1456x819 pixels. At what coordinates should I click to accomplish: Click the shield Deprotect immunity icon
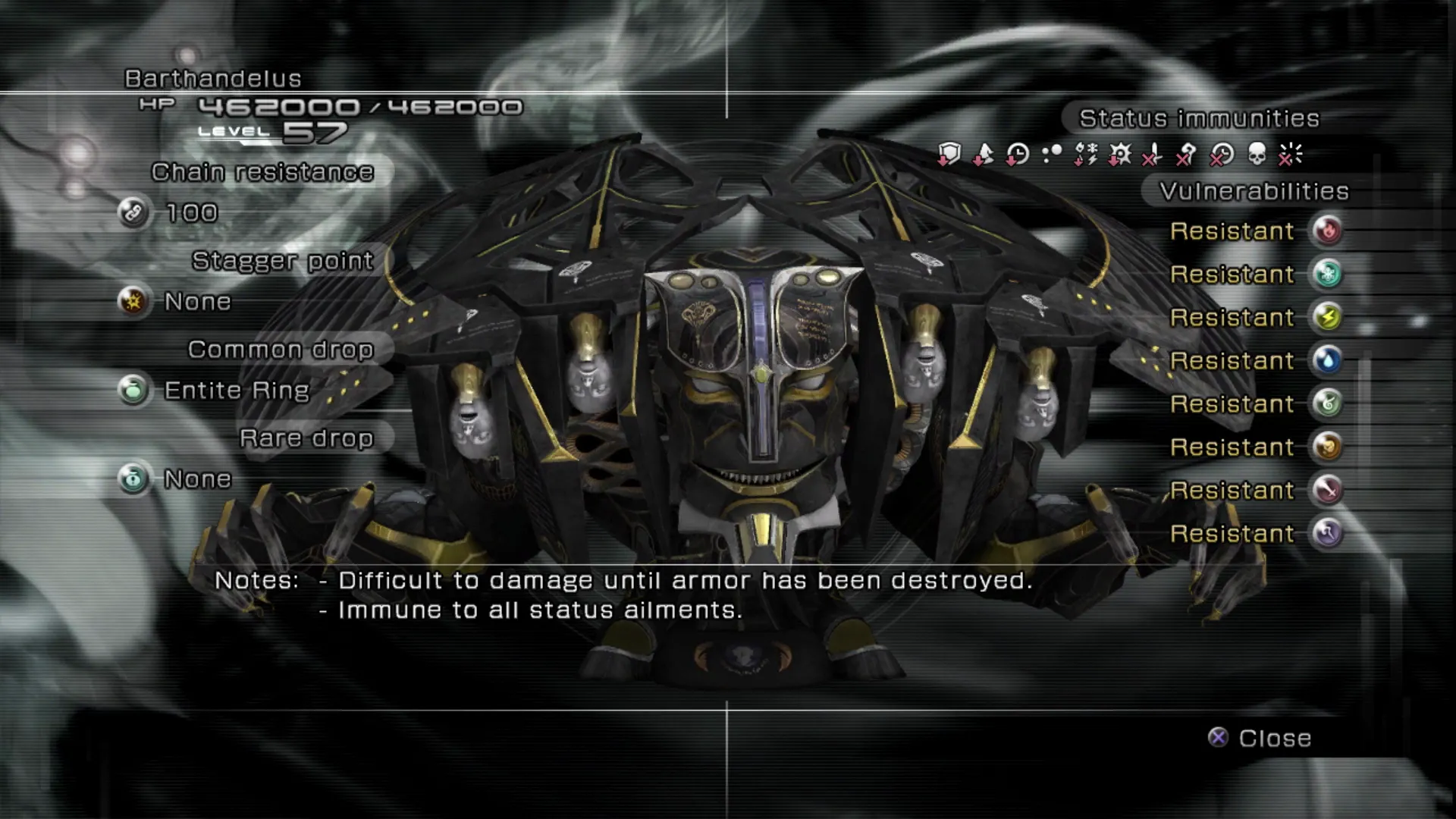tap(949, 155)
